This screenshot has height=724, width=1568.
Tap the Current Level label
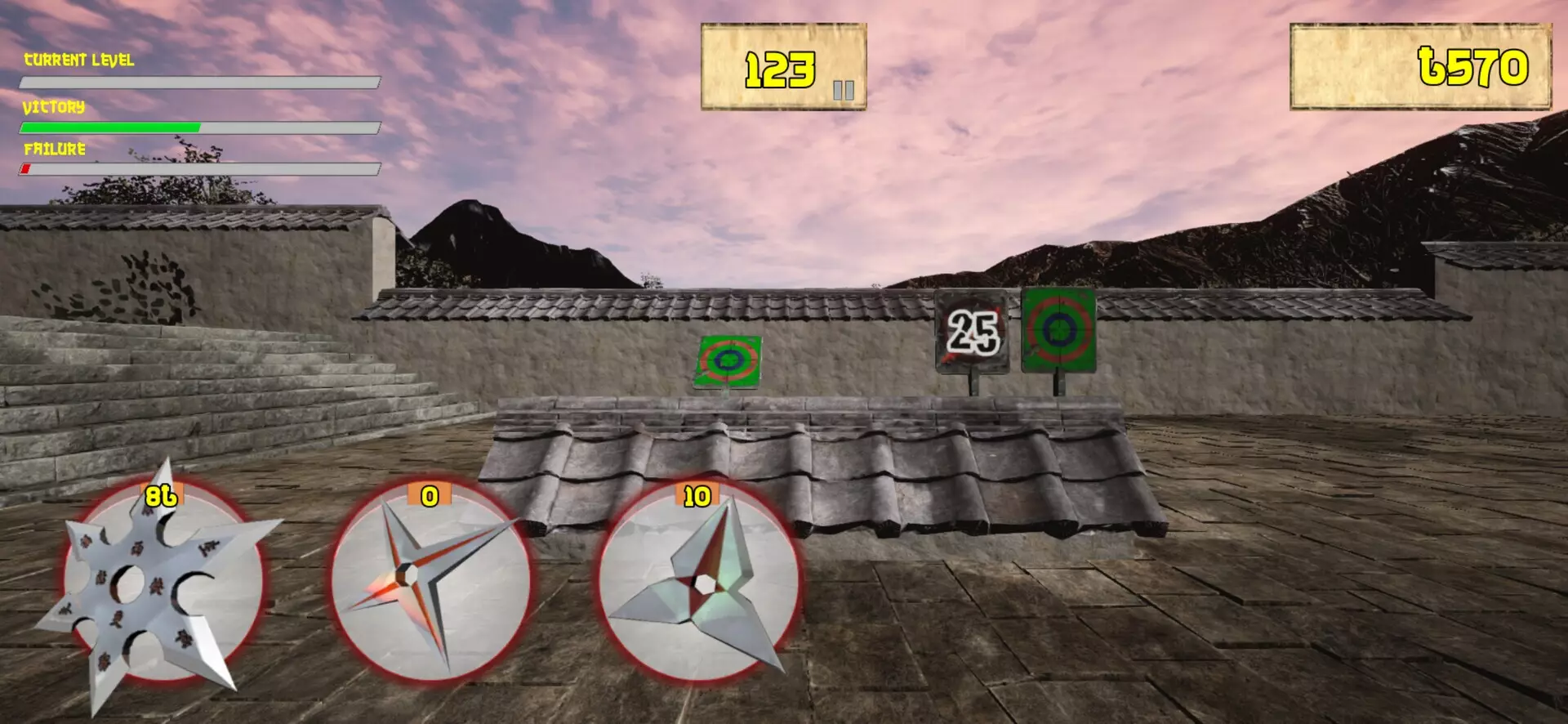point(79,60)
